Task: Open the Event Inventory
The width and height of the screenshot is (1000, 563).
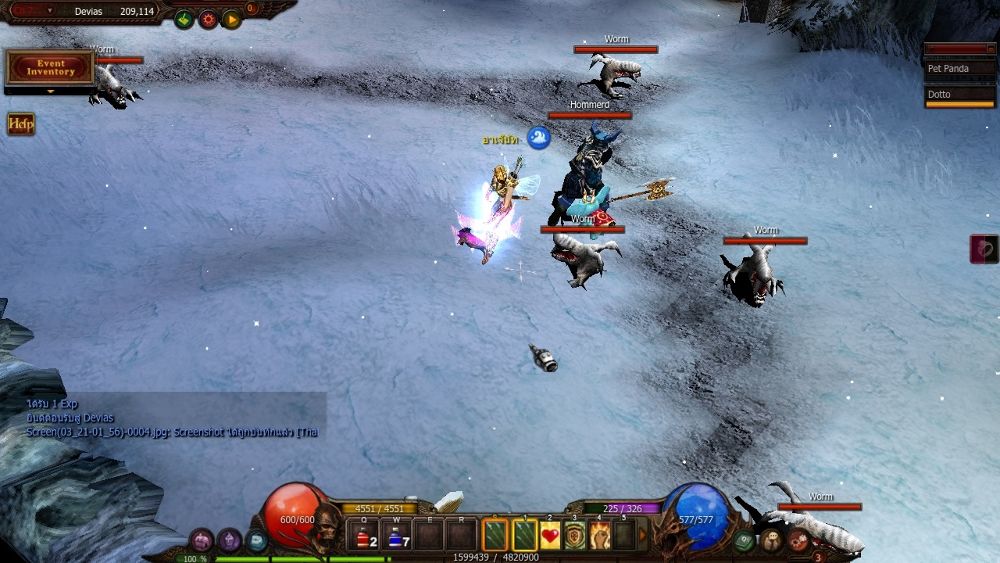Action: click(50, 67)
